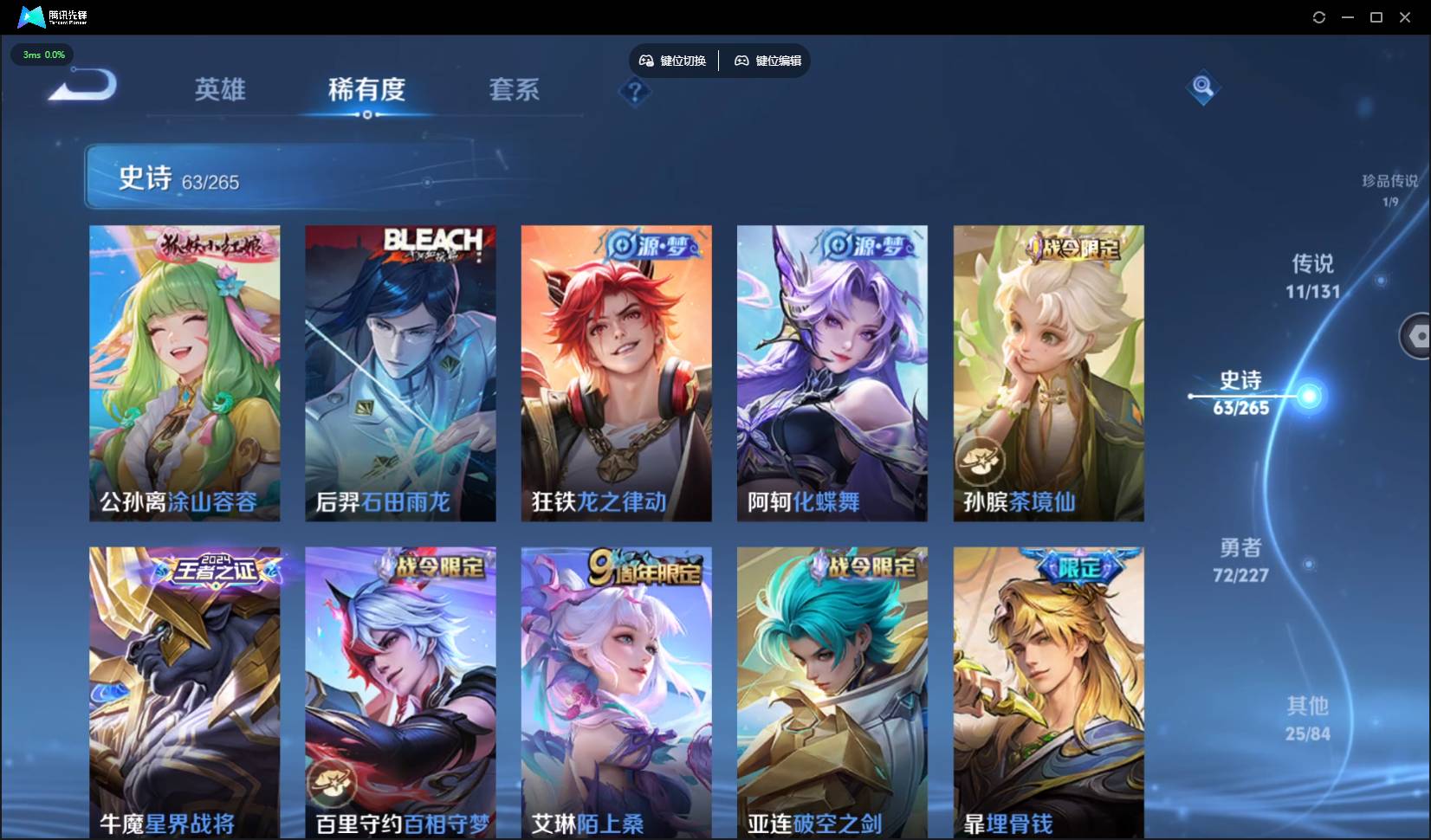
Task: Open the hexagon settings icon on right edge
Action: click(x=1421, y=336)
